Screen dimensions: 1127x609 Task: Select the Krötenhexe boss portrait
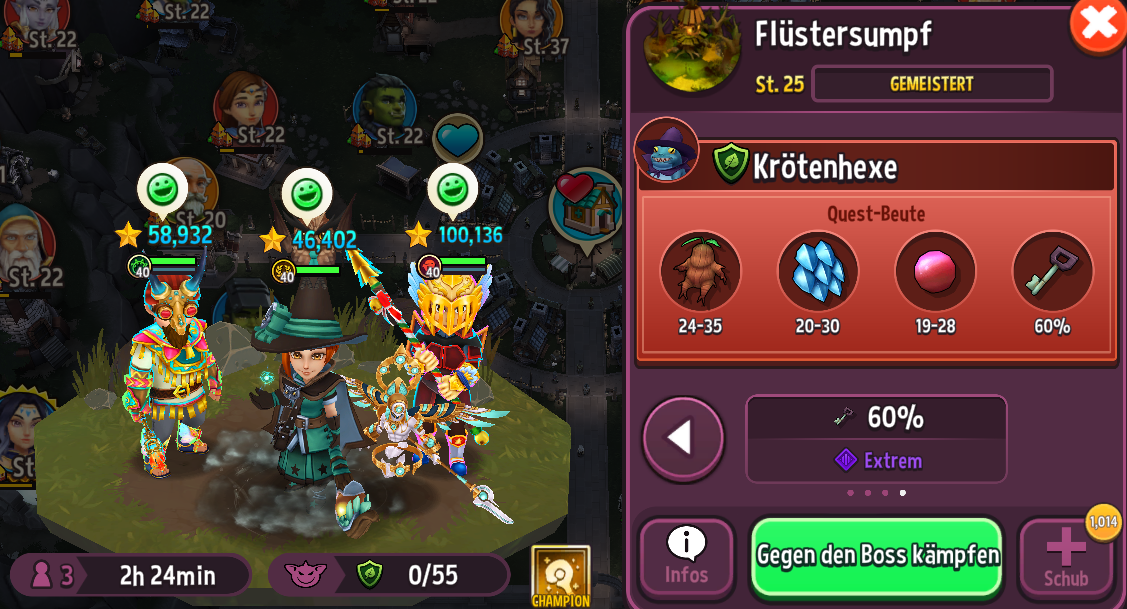[x=666, y=150]
